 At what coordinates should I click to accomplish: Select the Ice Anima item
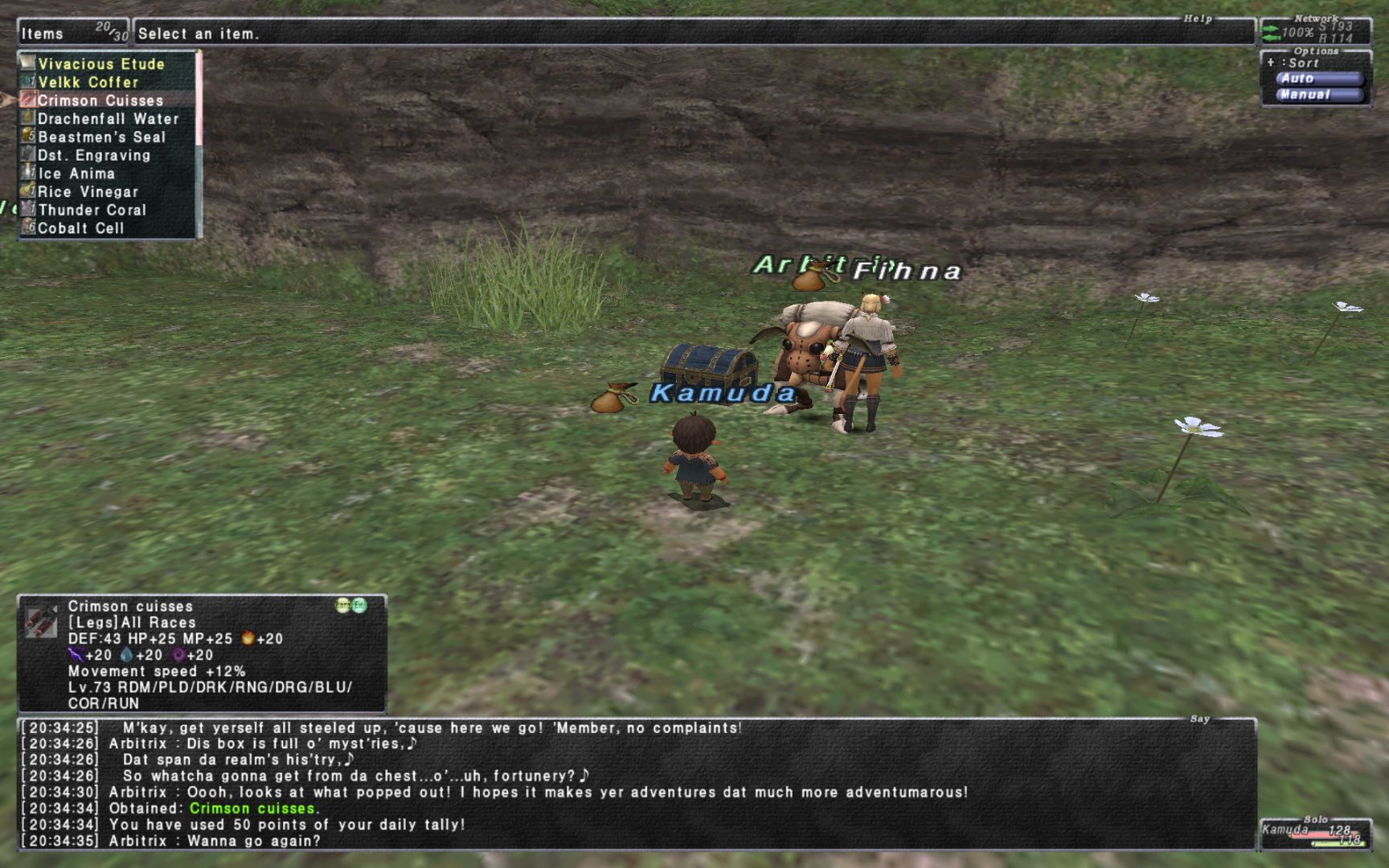point(76,174)
